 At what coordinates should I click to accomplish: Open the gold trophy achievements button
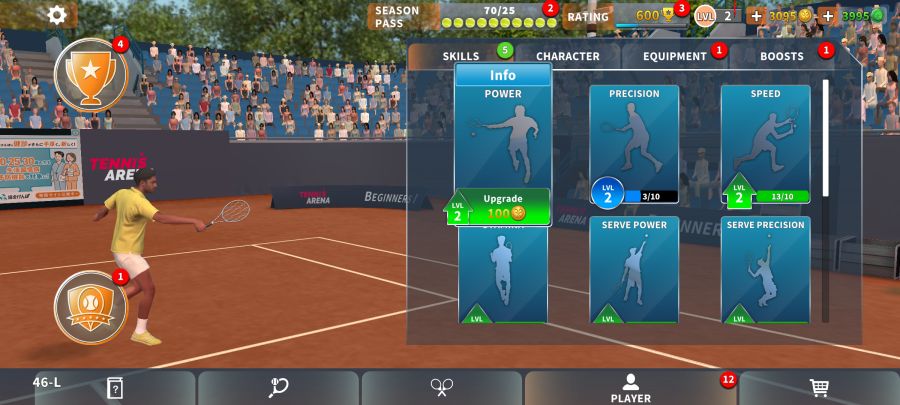[x=90, y=73]
